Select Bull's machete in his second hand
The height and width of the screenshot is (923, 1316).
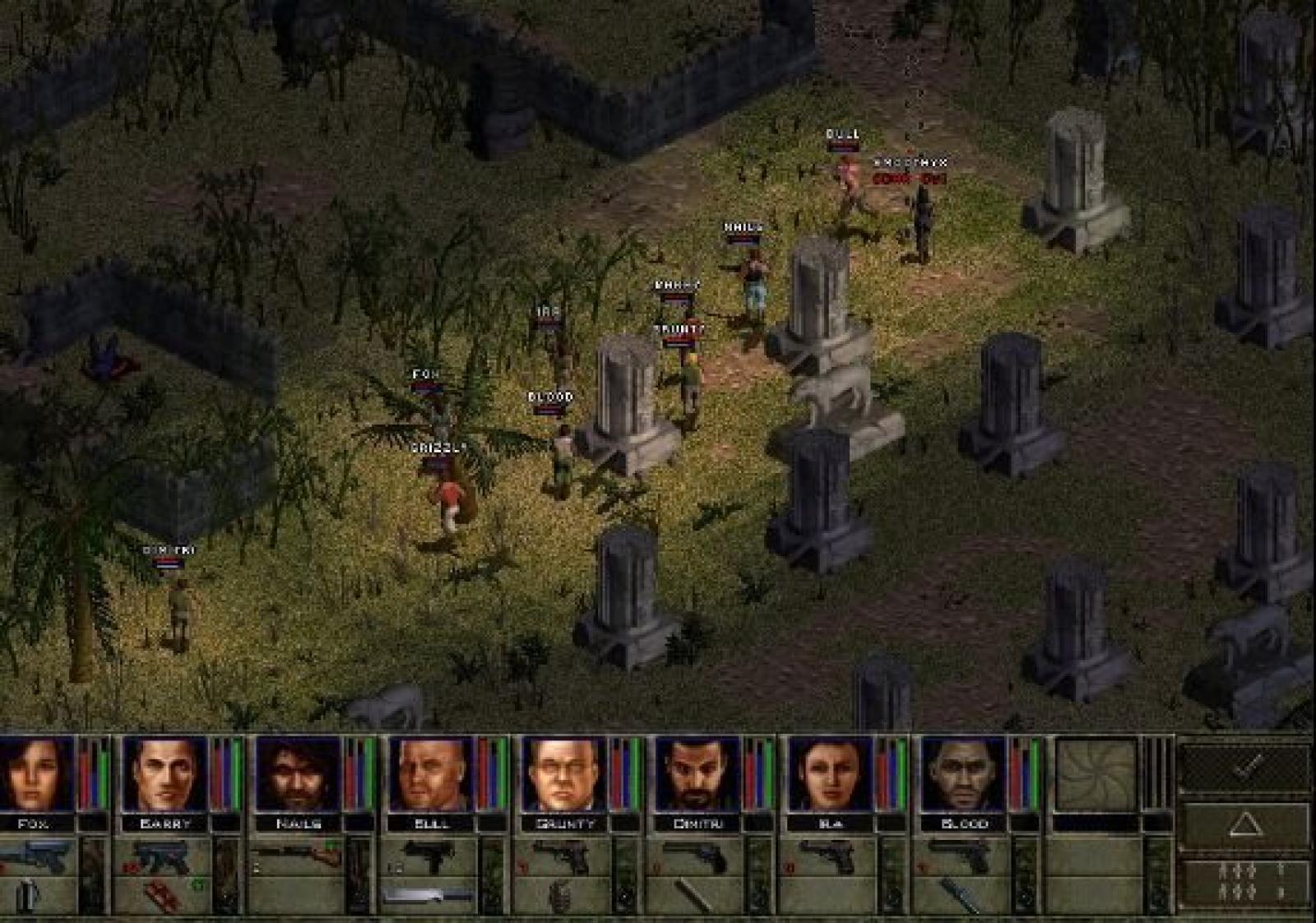pyautogui.click(x=429, y=896)
